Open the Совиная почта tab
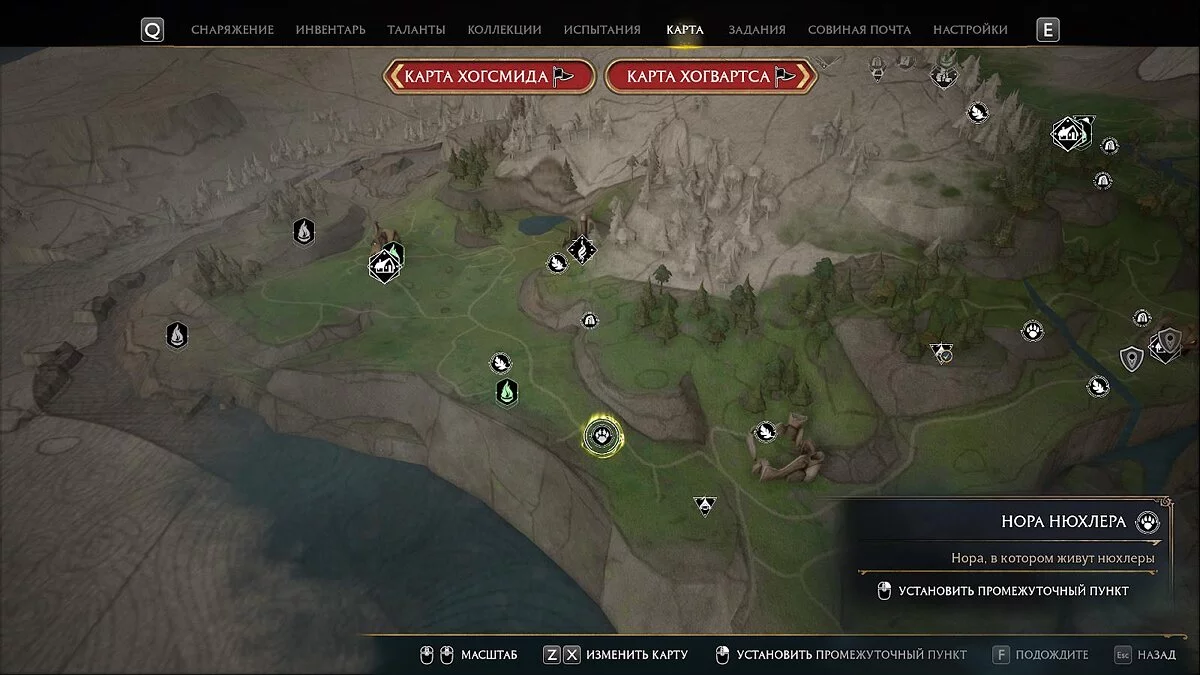 [859, 30]
